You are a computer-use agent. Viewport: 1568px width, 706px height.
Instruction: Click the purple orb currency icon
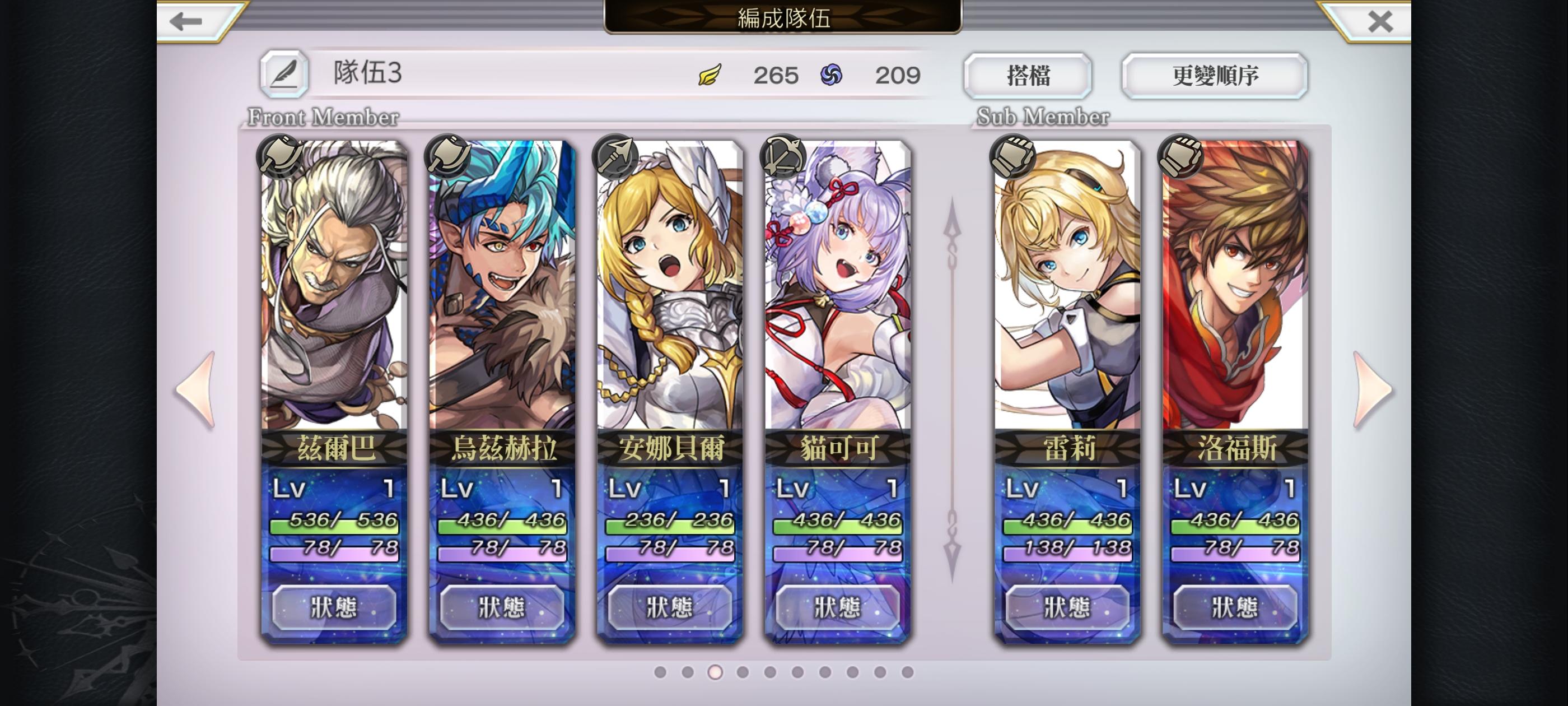[x=830, y=75]
